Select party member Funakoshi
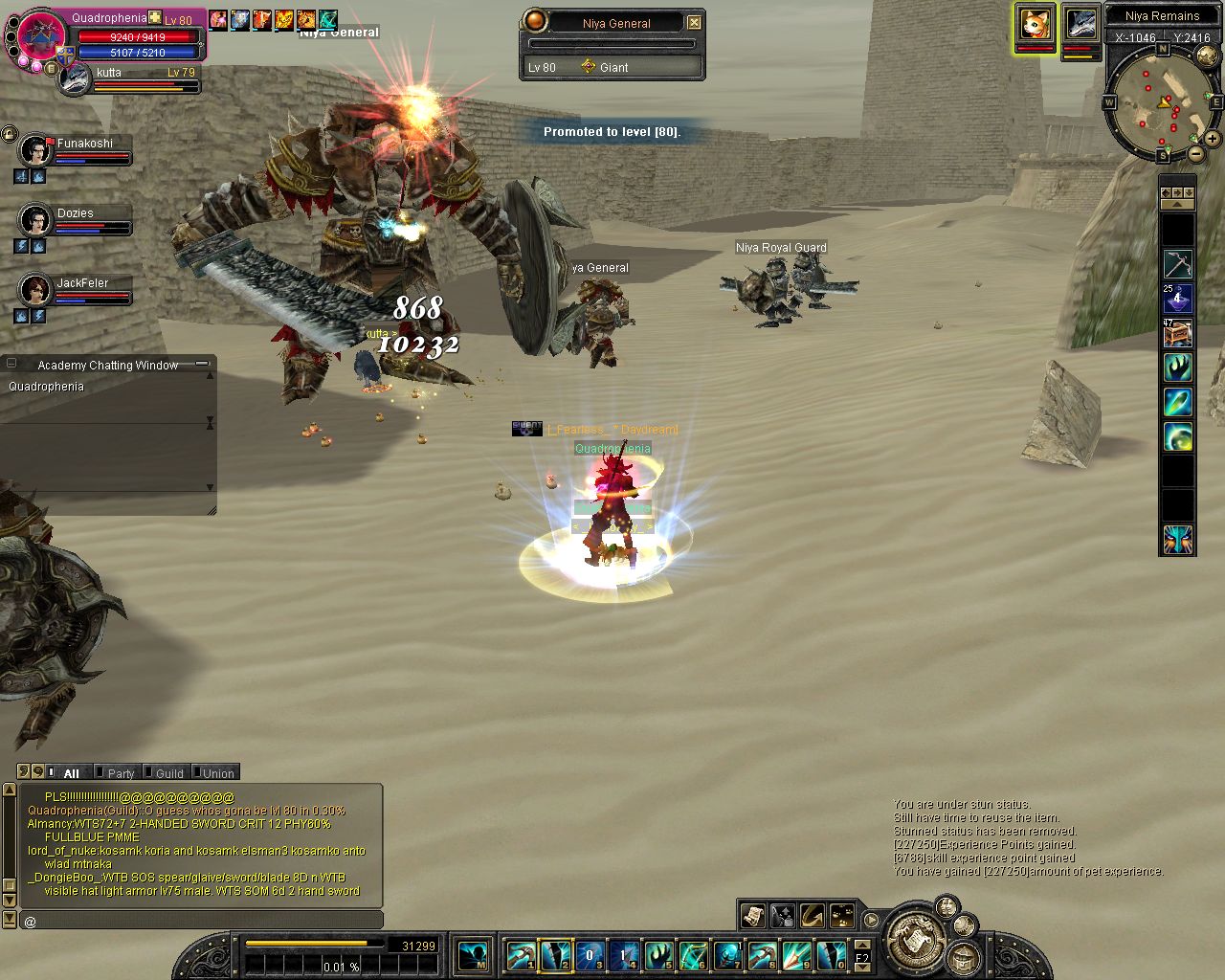 click(x=36, y=151)
